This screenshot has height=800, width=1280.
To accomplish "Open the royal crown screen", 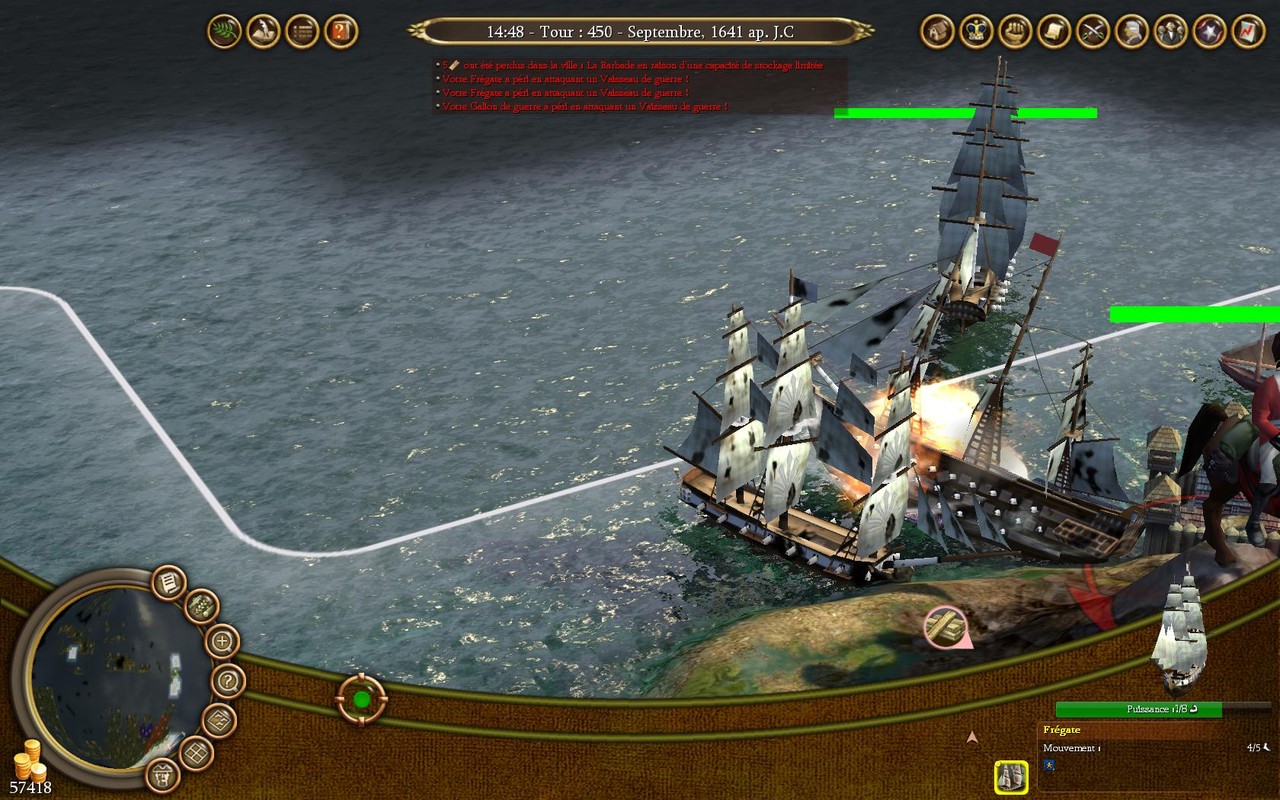I will coord(977,31).
